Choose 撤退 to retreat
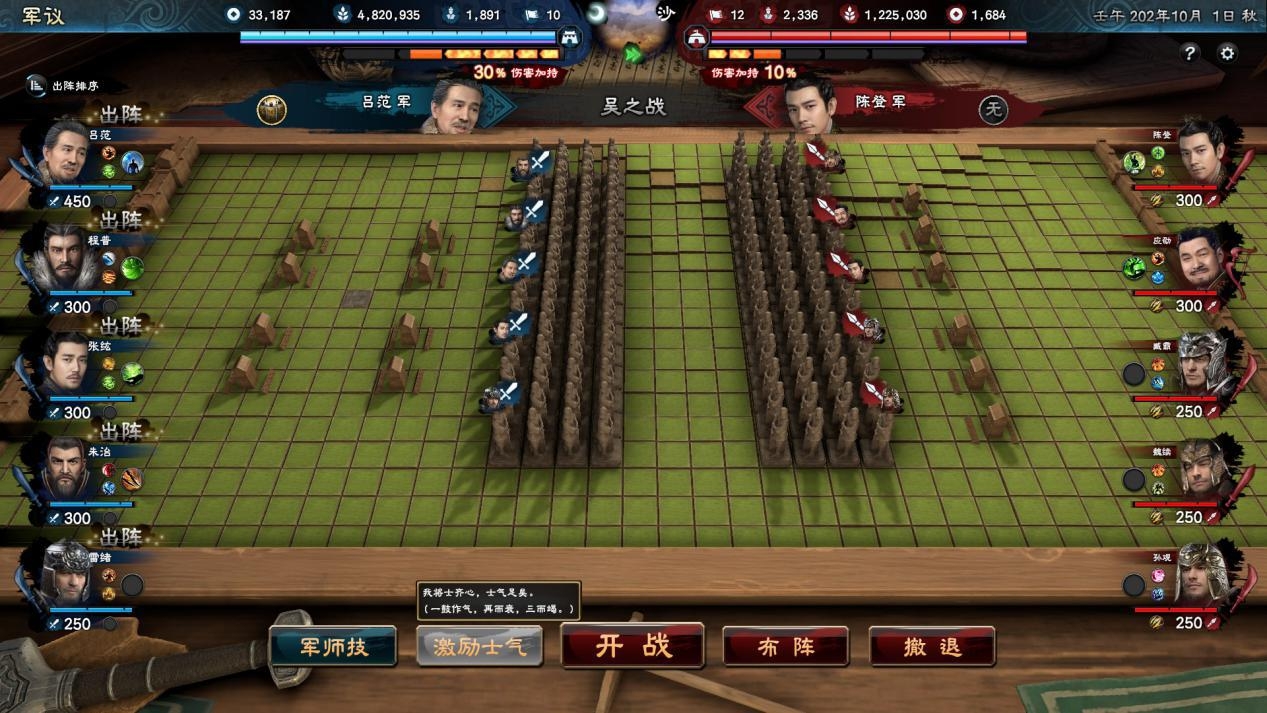 [931, 646]
